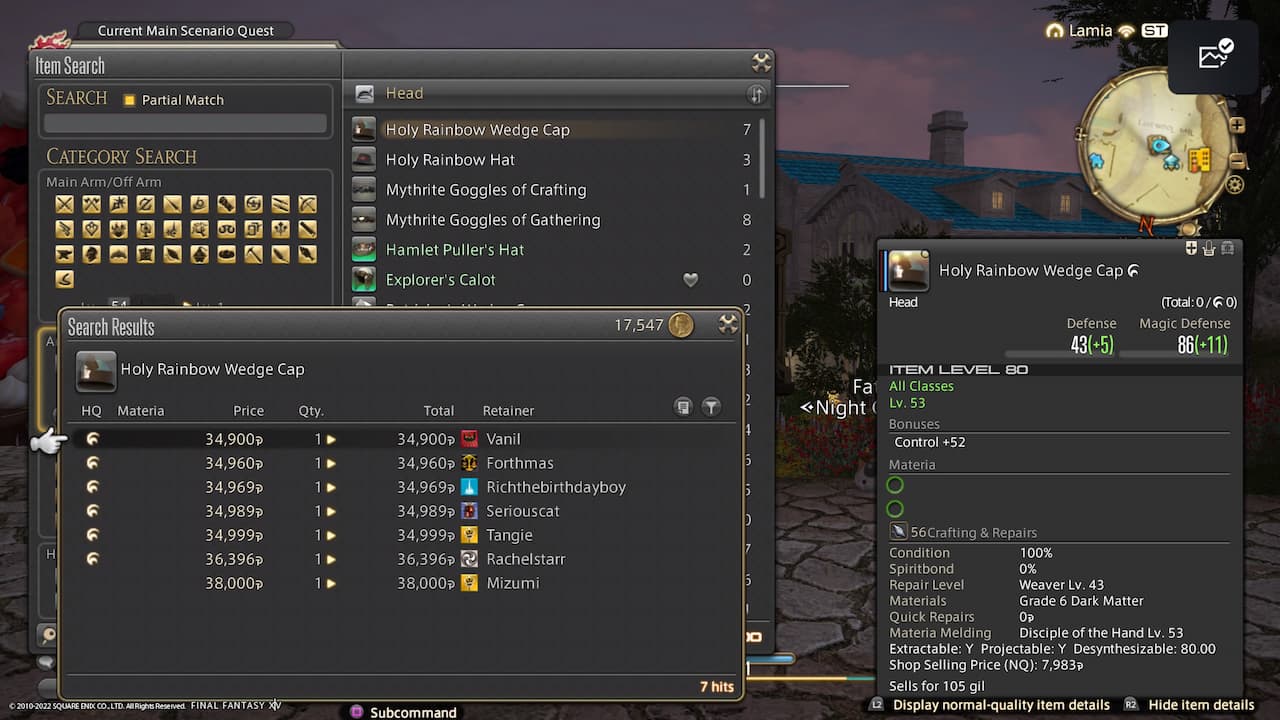This screenshot has height=720, width=1280.
Task: Select the Current Main Scenario Quest tab
Action: click(184, 30)
